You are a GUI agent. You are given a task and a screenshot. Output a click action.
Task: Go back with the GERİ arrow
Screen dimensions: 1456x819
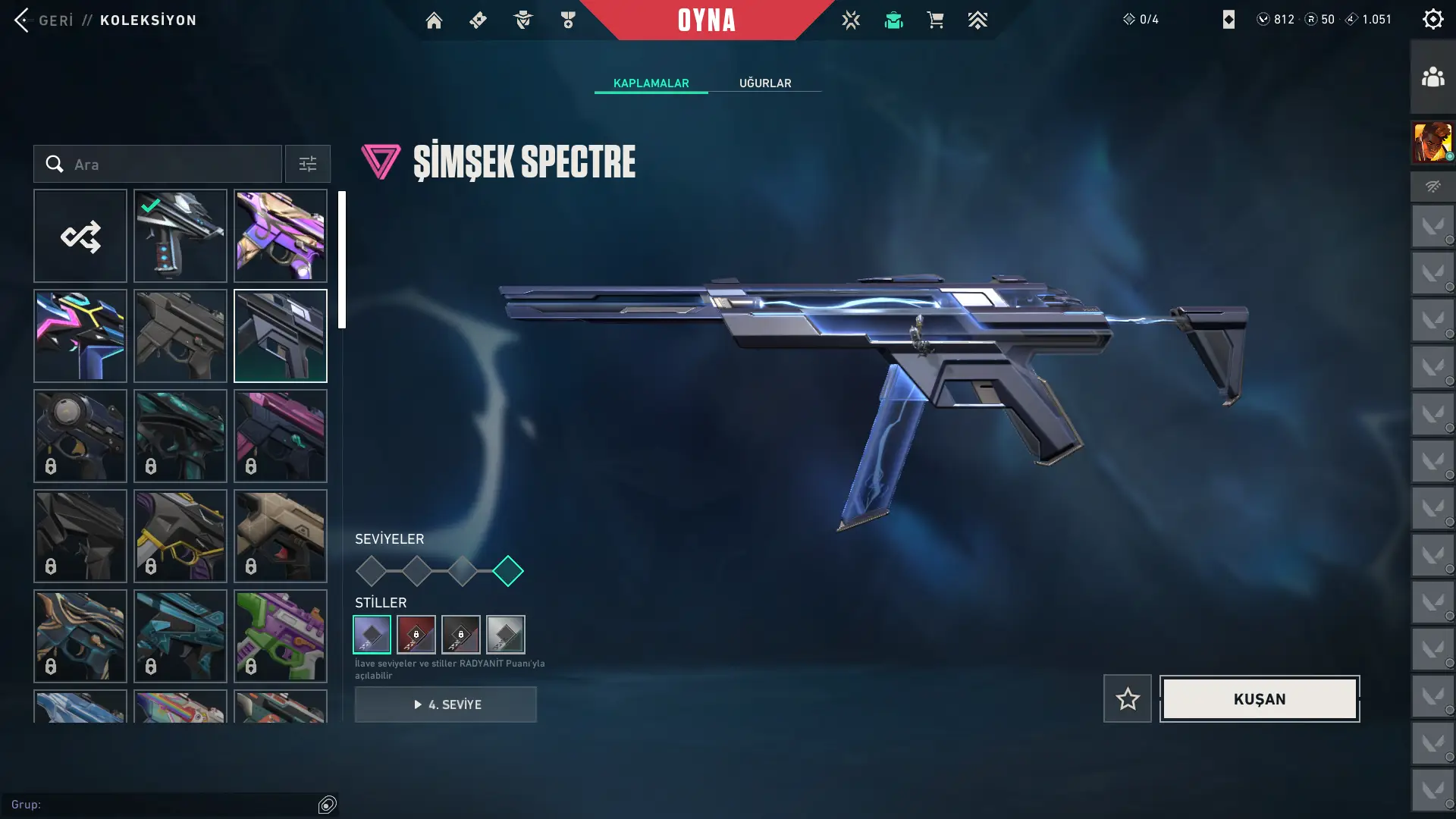(x=23, y=20)
